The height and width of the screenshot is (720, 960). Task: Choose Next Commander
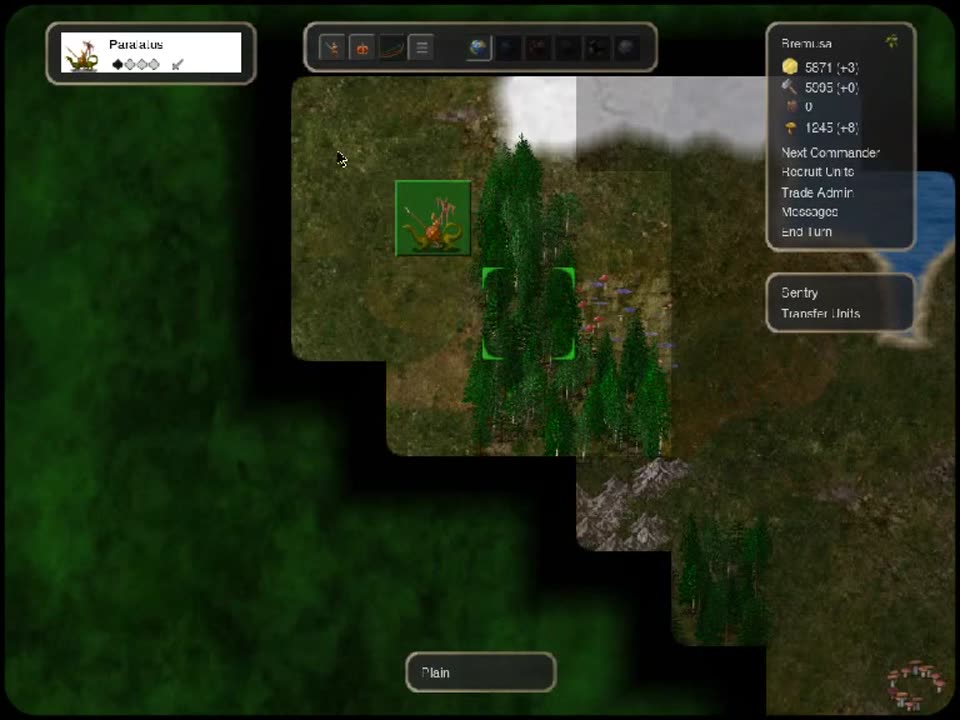click(830, 153)
